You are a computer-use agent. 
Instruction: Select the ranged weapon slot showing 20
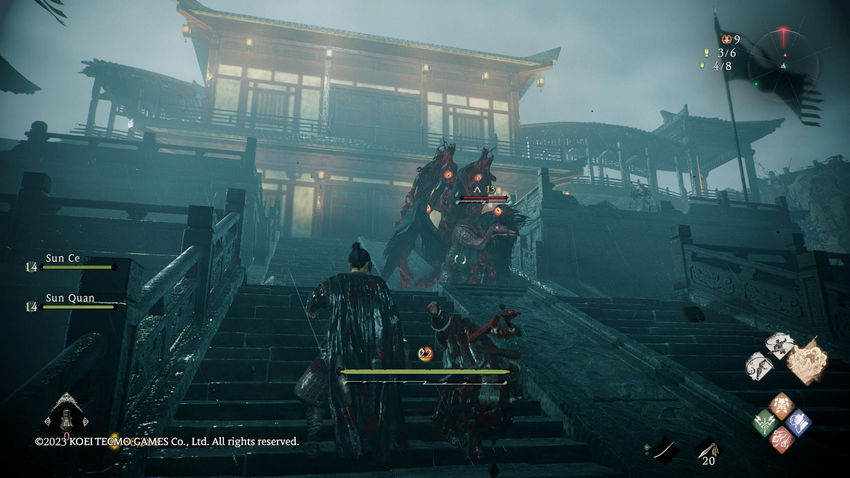707,451
